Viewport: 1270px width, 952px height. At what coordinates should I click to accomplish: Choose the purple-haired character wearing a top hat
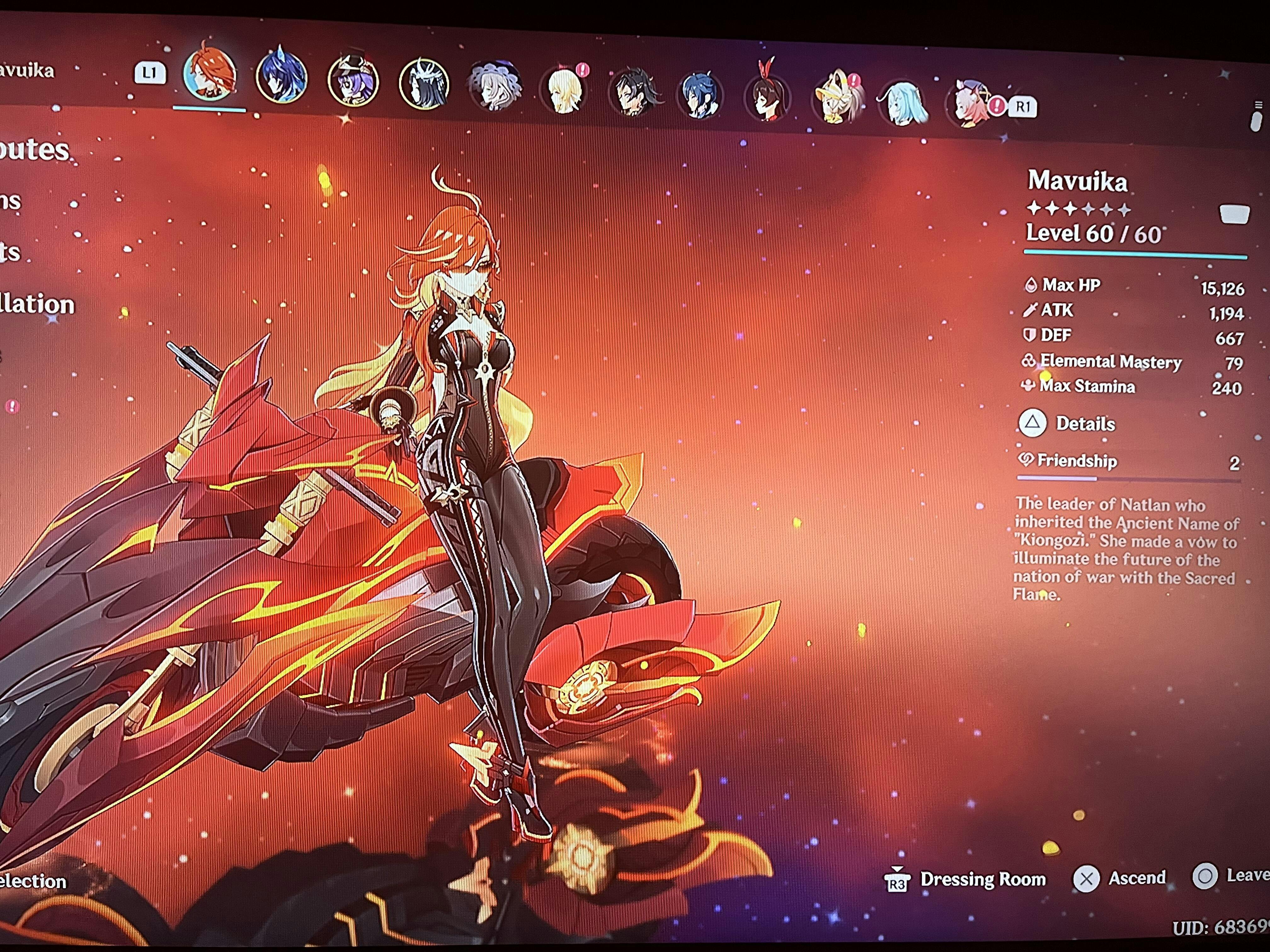[352, 81]
